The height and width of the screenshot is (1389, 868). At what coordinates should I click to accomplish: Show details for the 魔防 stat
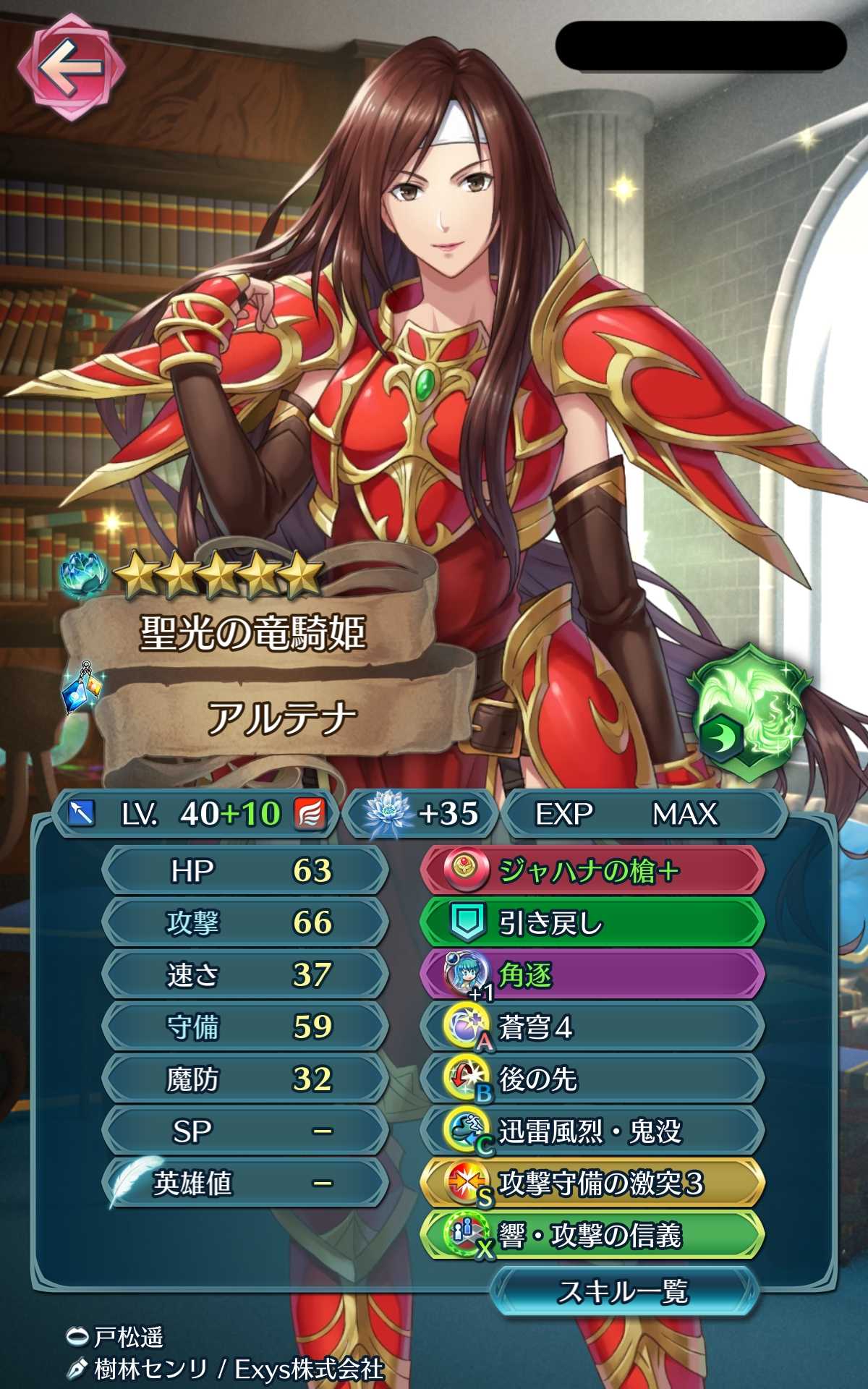pyautogui.click(x=244, y=1079)
